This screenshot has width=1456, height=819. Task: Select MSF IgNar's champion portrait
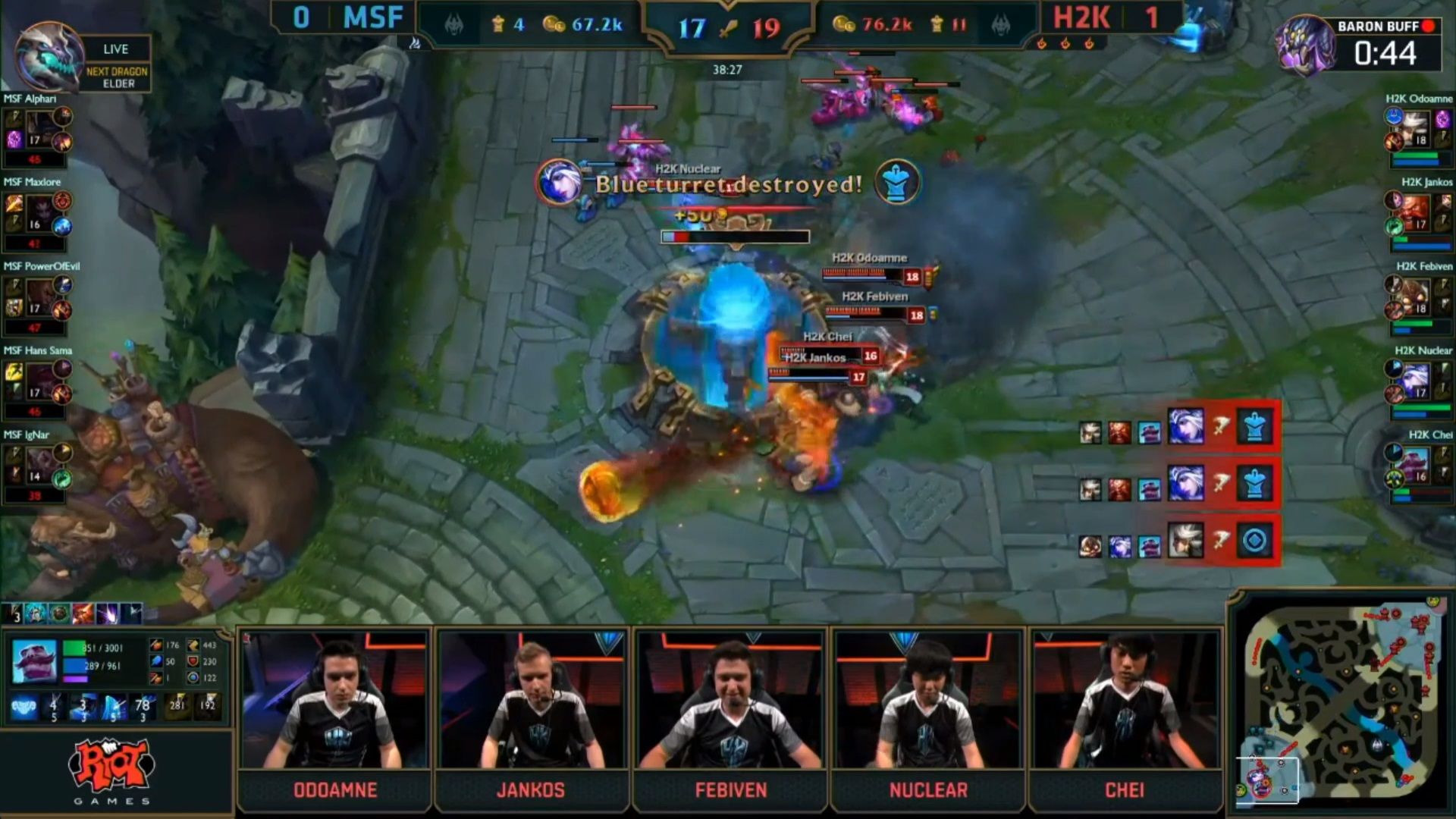click(x=39, y=466)
